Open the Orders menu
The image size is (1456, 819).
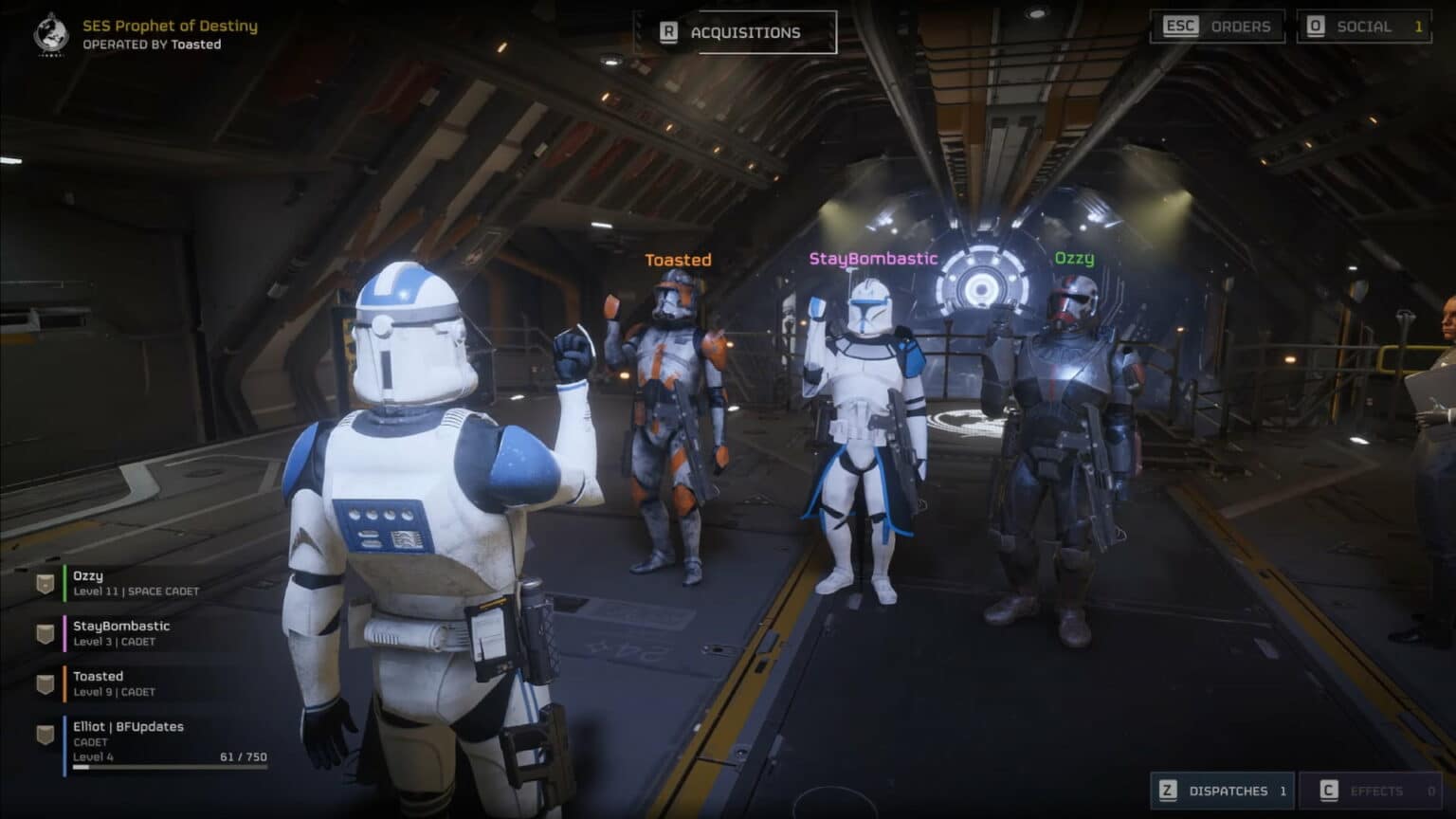(x=1240, y=27)
